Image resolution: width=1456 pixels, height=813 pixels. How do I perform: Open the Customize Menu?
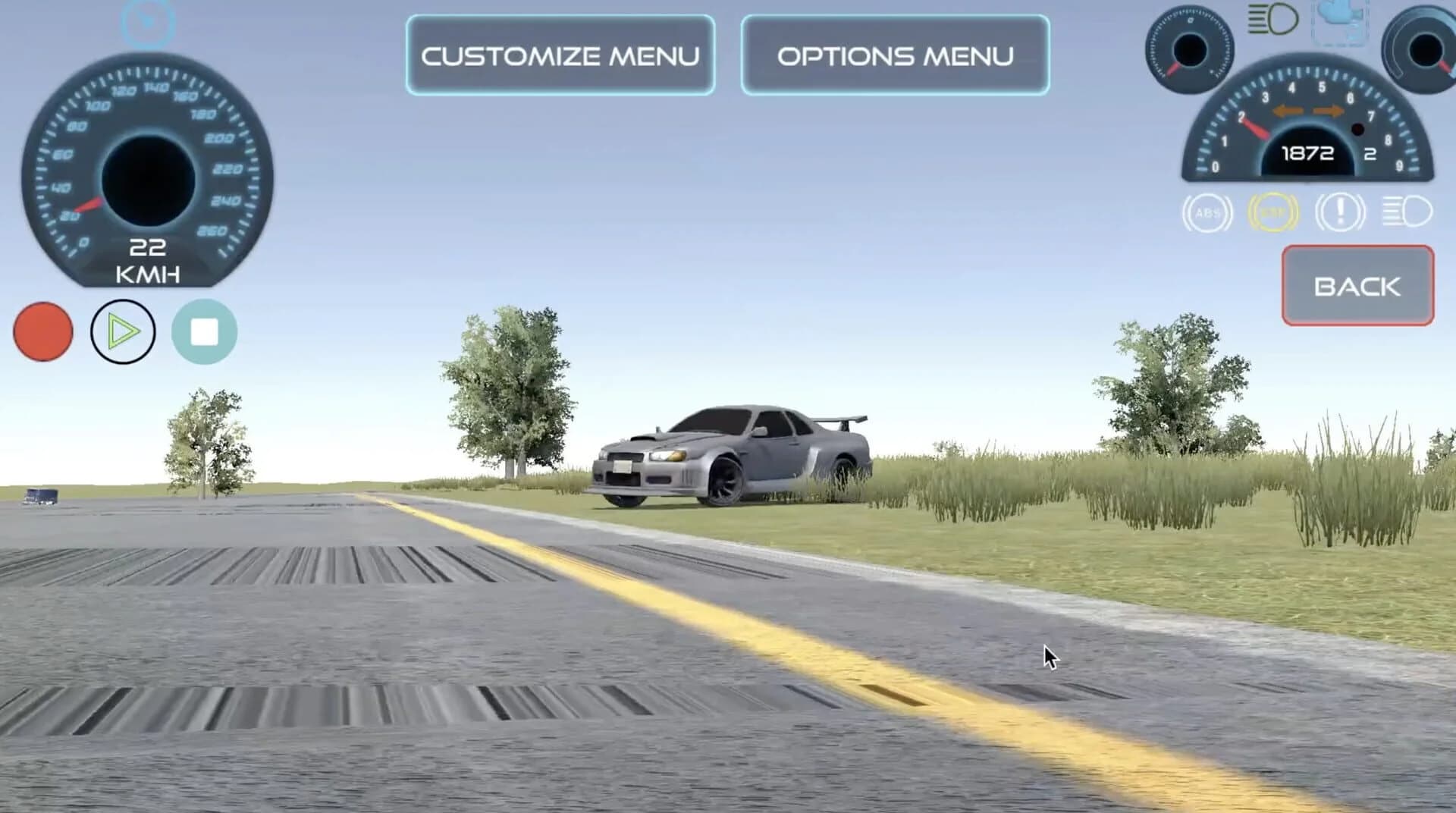pos(561,55)
